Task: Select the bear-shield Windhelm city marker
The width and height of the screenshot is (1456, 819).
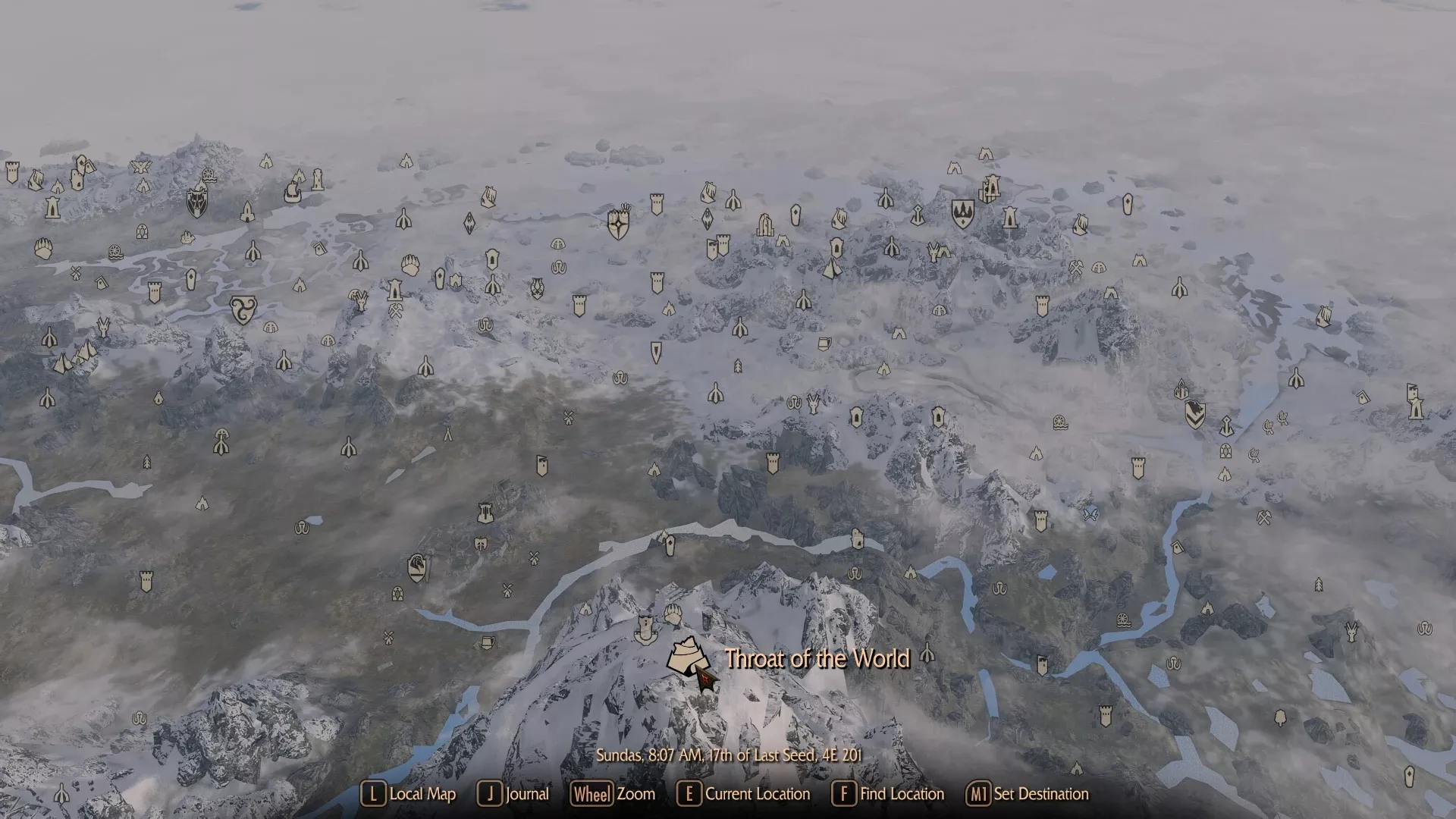Action: (x=1195, y=414)
